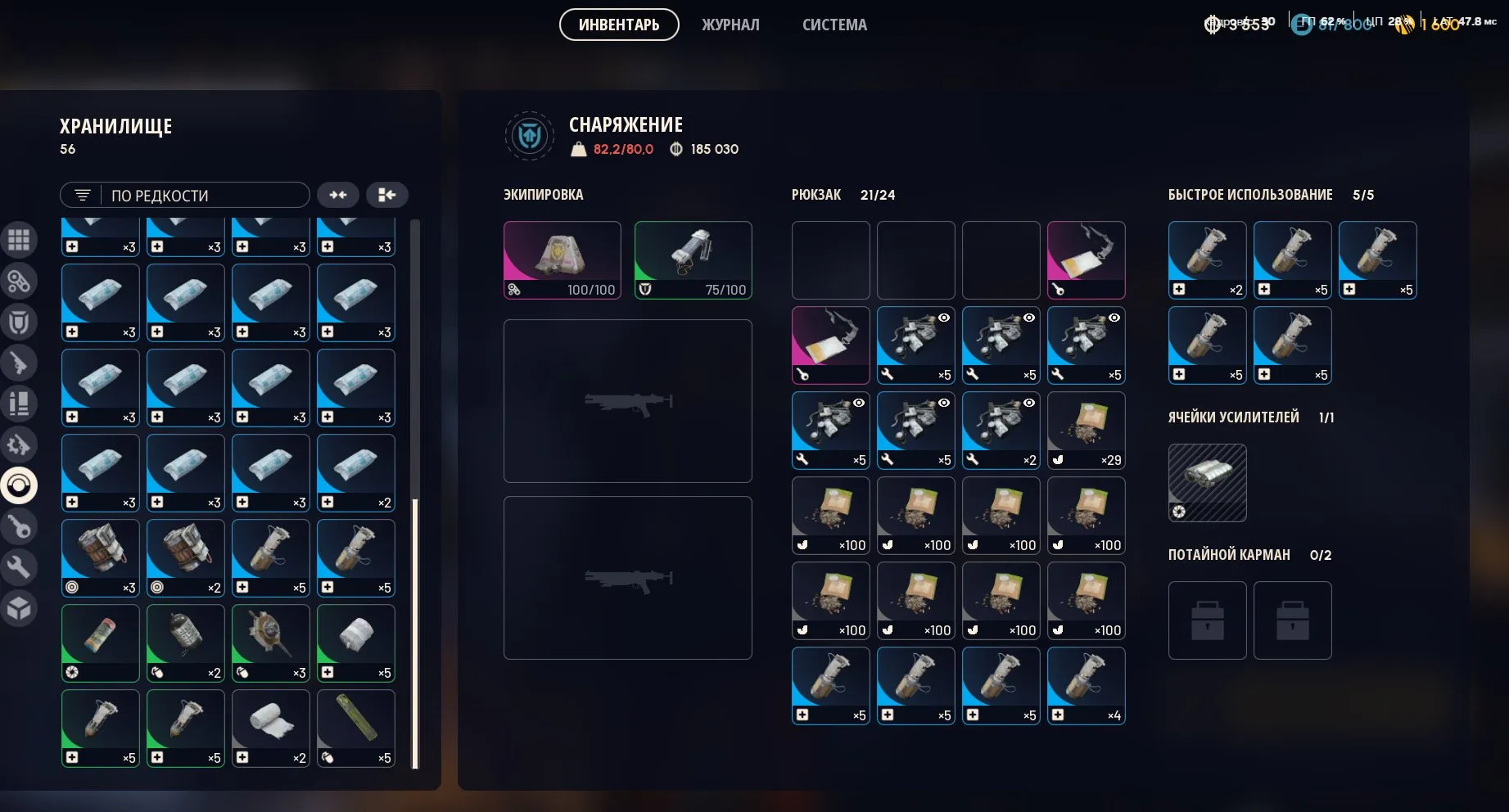Open the keys category in the sidebar

pos(20,526)
